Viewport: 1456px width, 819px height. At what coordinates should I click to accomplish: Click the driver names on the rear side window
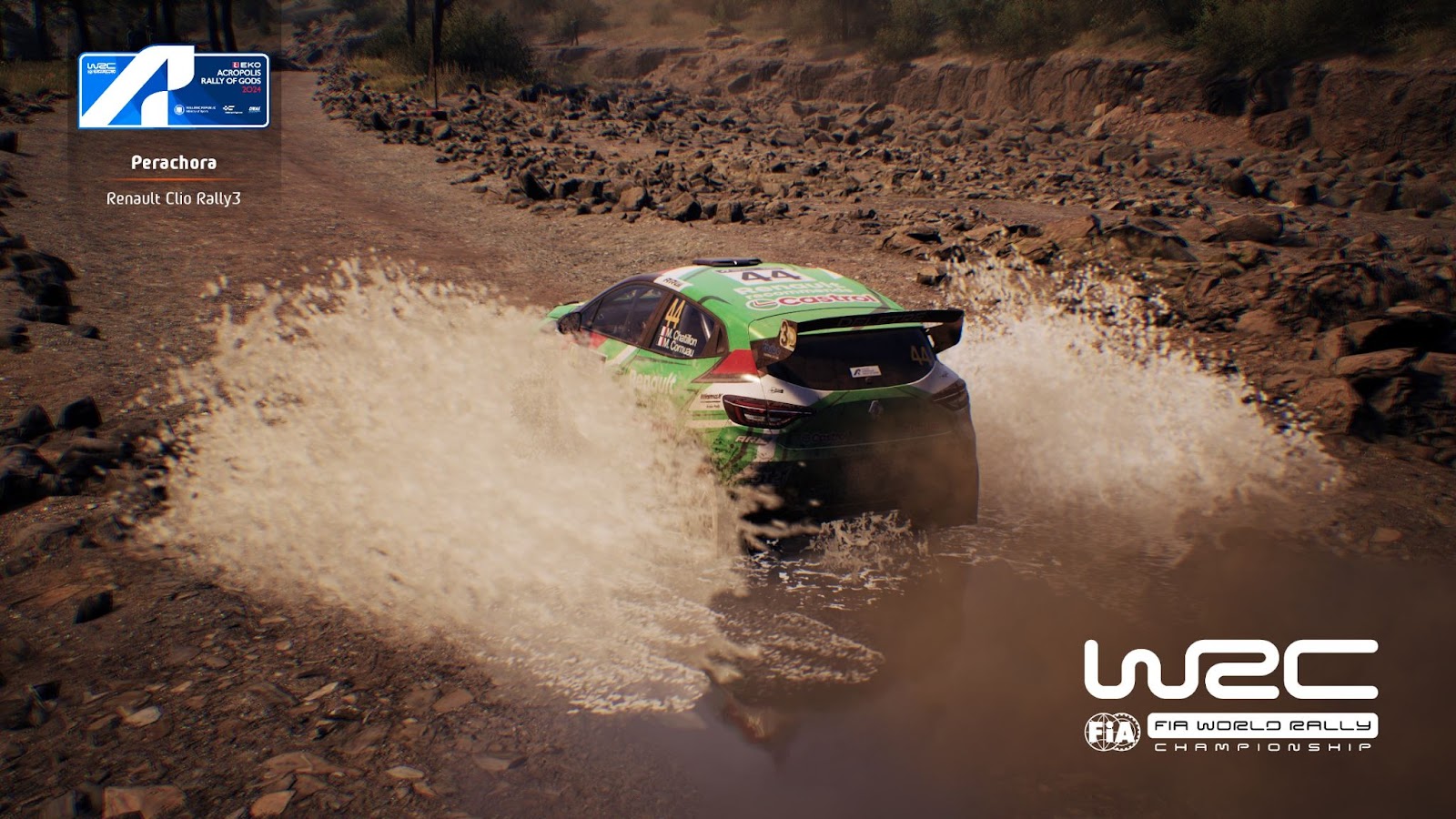681,340
